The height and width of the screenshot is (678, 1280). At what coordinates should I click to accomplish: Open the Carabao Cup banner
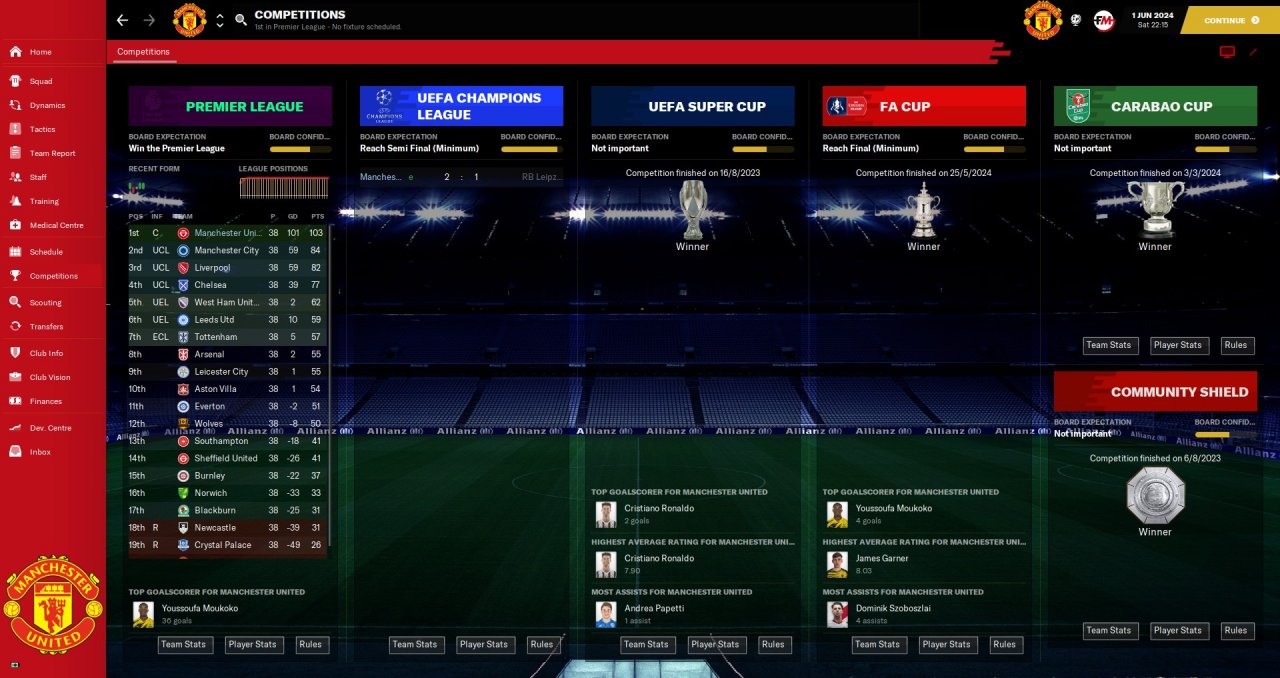click(x=1155, y=106)
